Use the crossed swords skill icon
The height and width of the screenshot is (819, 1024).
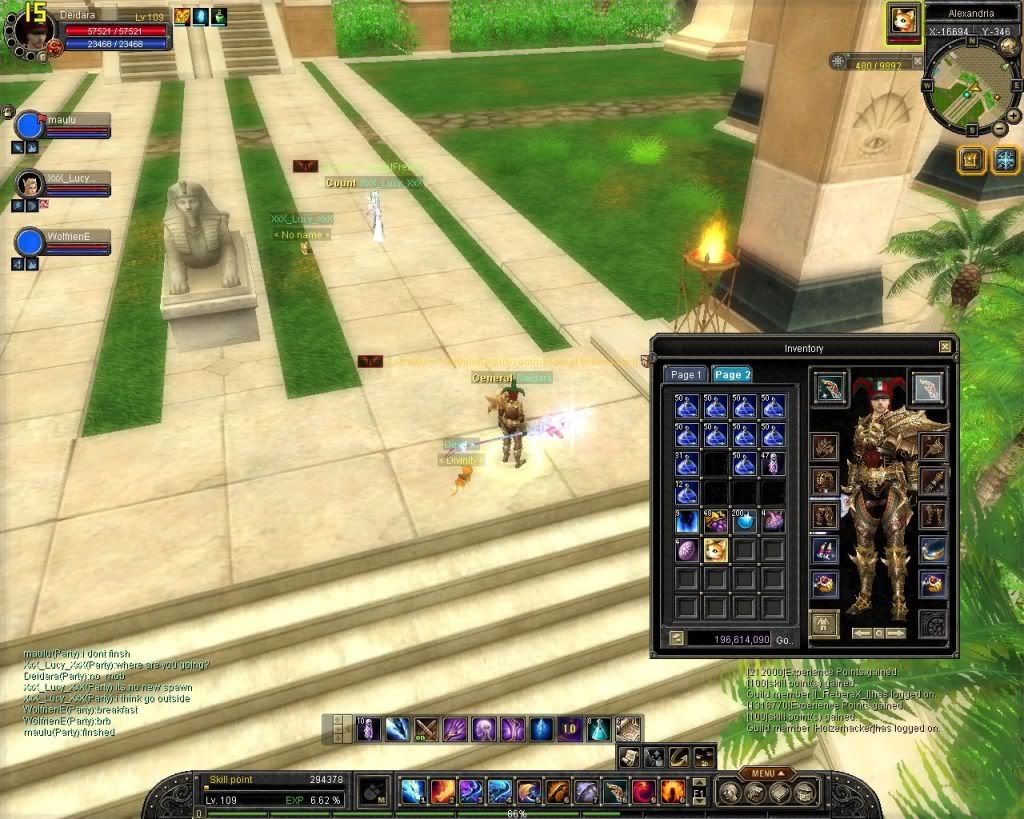click(427, 729)
